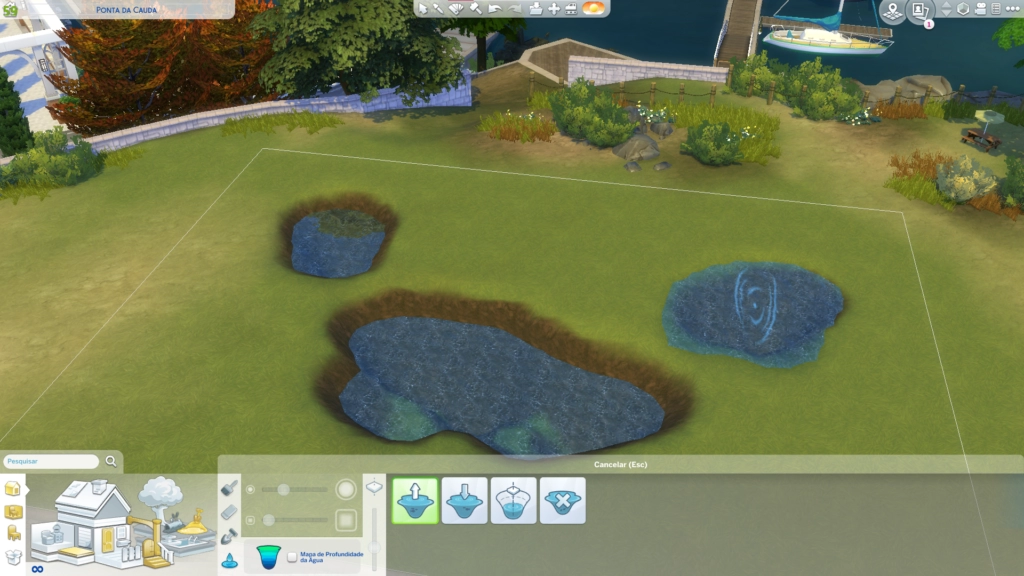Open the day and night lighting toggle
The image size is (1024, 576).
tap(592, 8)
